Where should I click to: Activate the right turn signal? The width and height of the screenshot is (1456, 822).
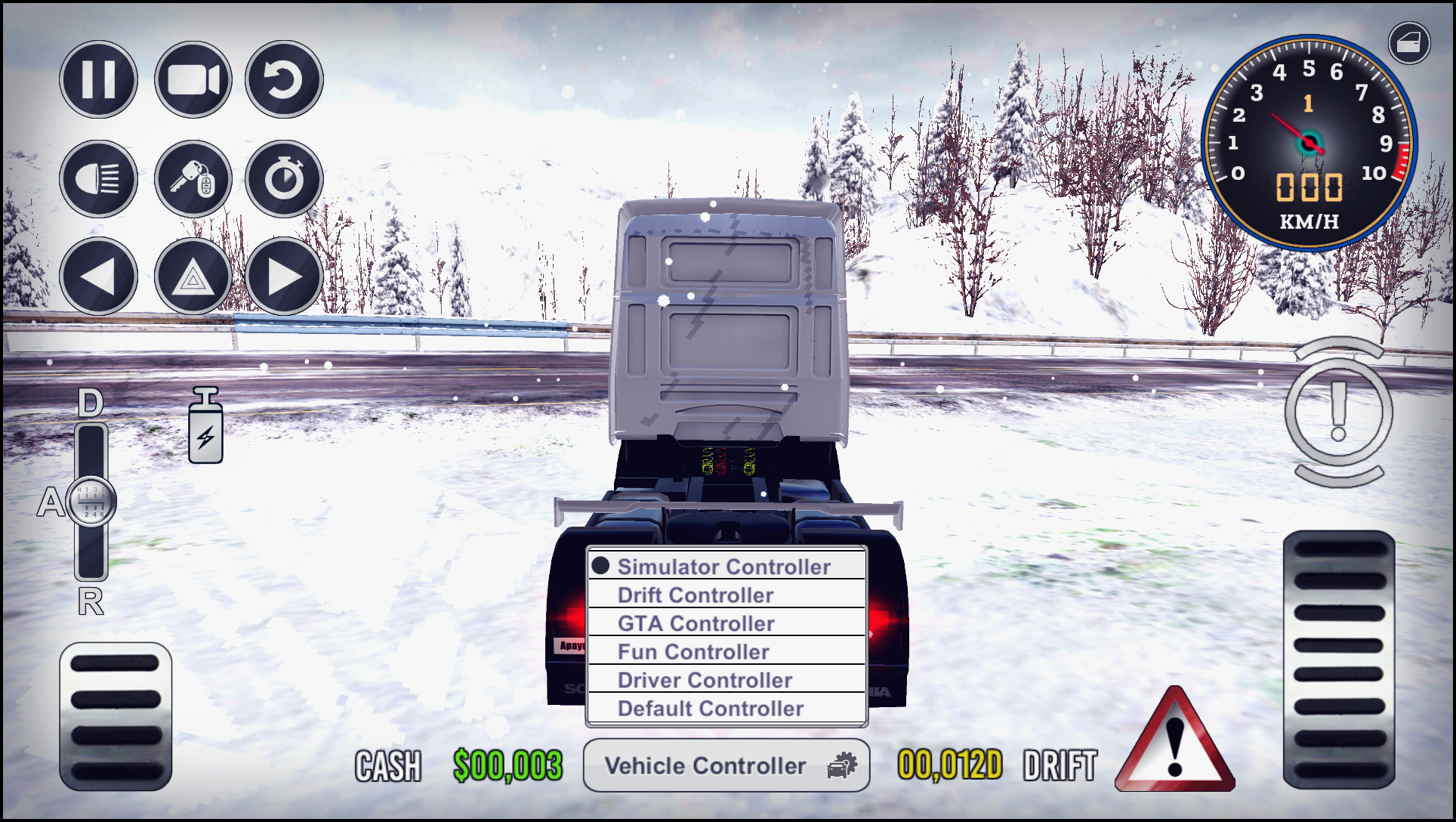point(283,277)
